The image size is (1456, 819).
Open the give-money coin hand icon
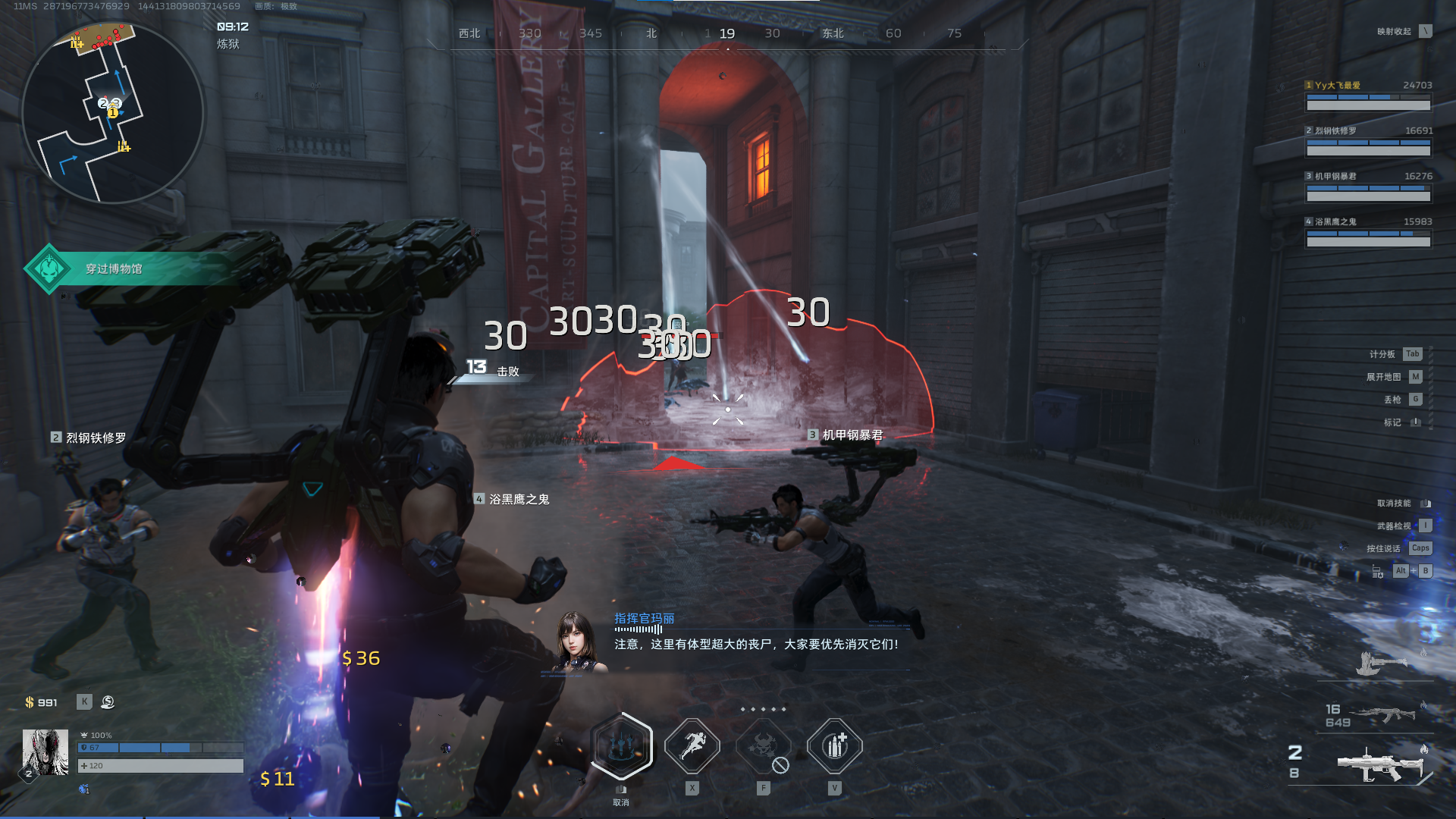click(108, 702)
